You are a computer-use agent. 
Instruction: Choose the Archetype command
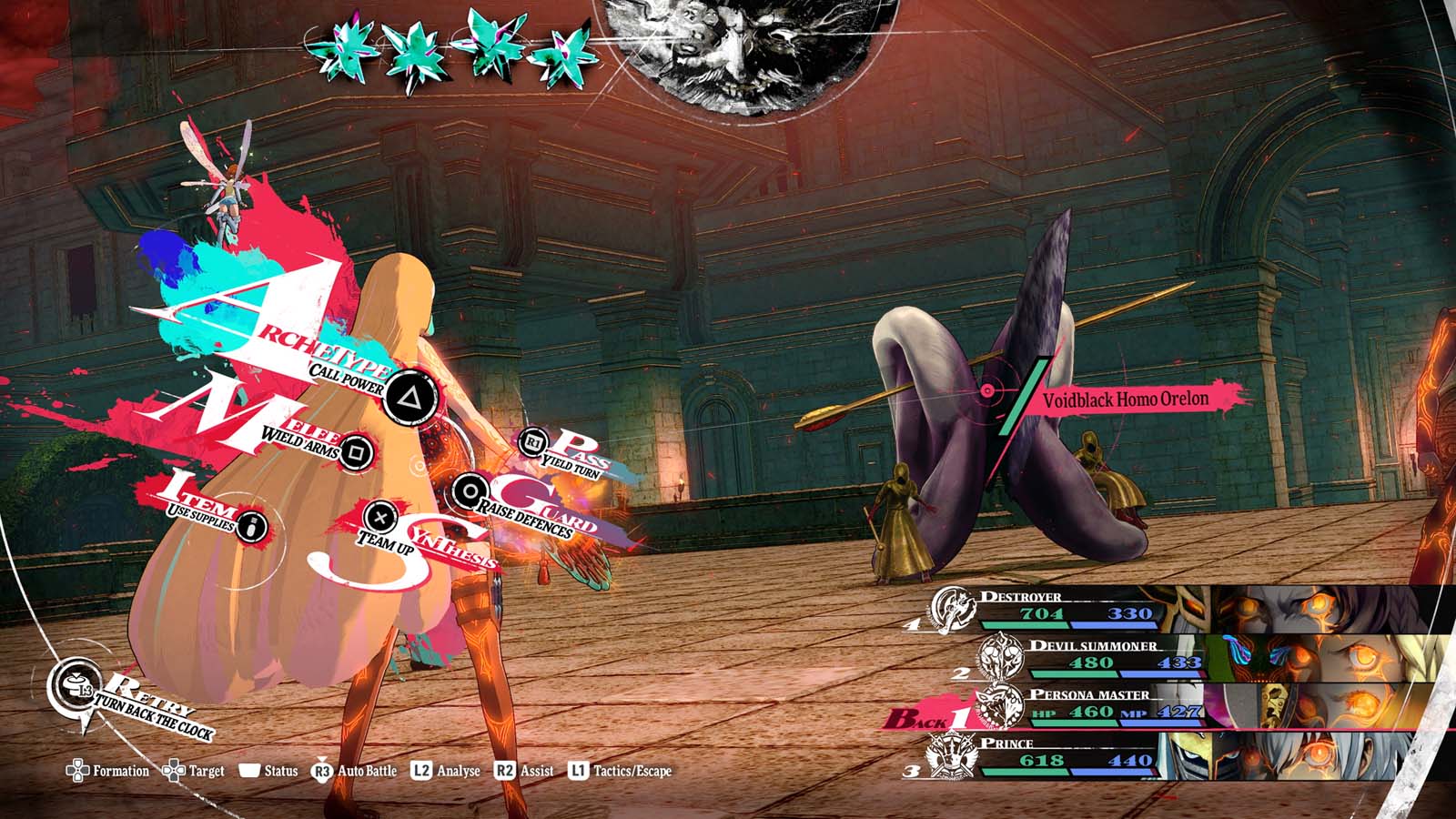tap(409, 397)
